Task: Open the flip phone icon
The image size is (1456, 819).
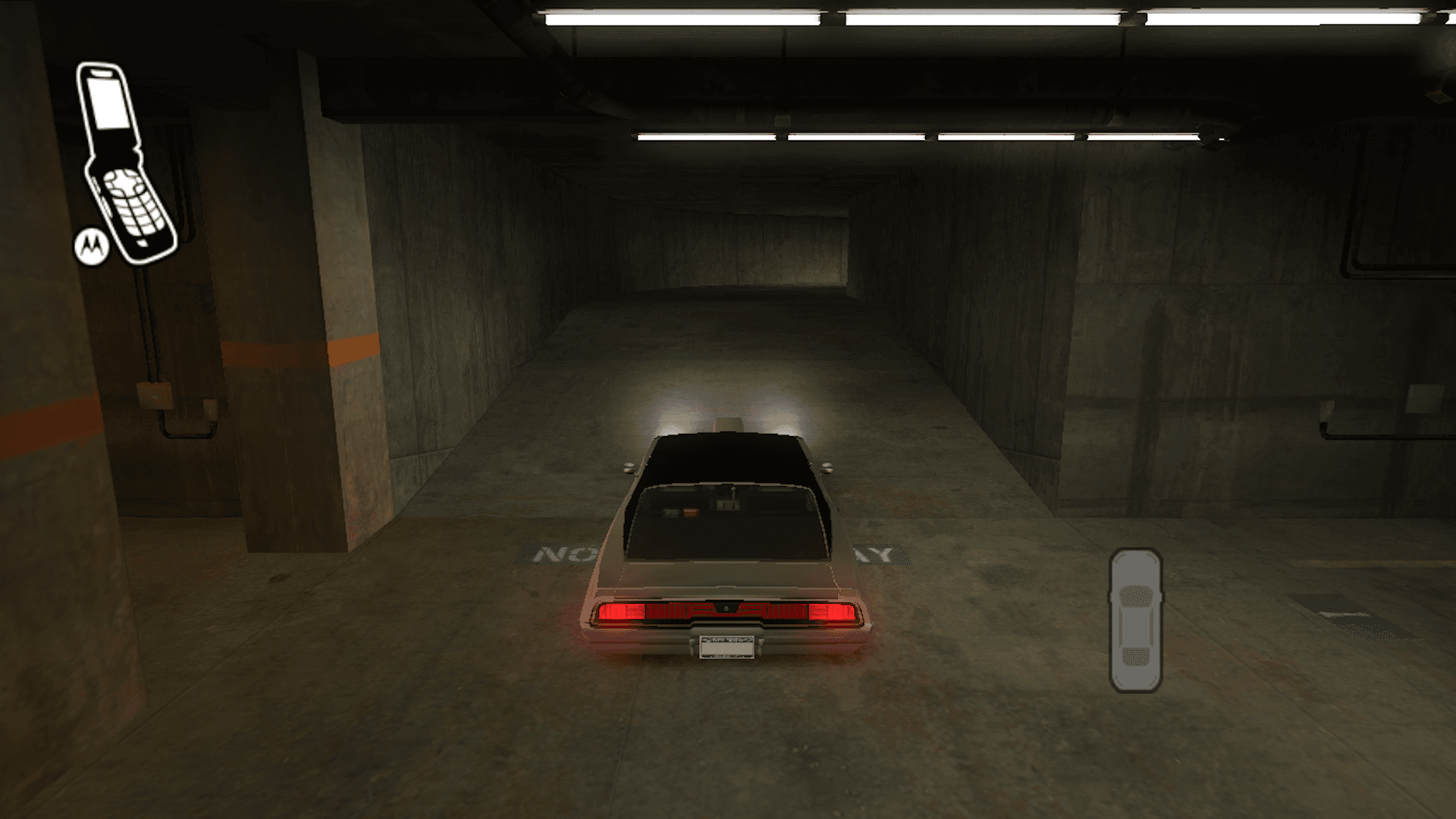Action: [x=126, y=162]
